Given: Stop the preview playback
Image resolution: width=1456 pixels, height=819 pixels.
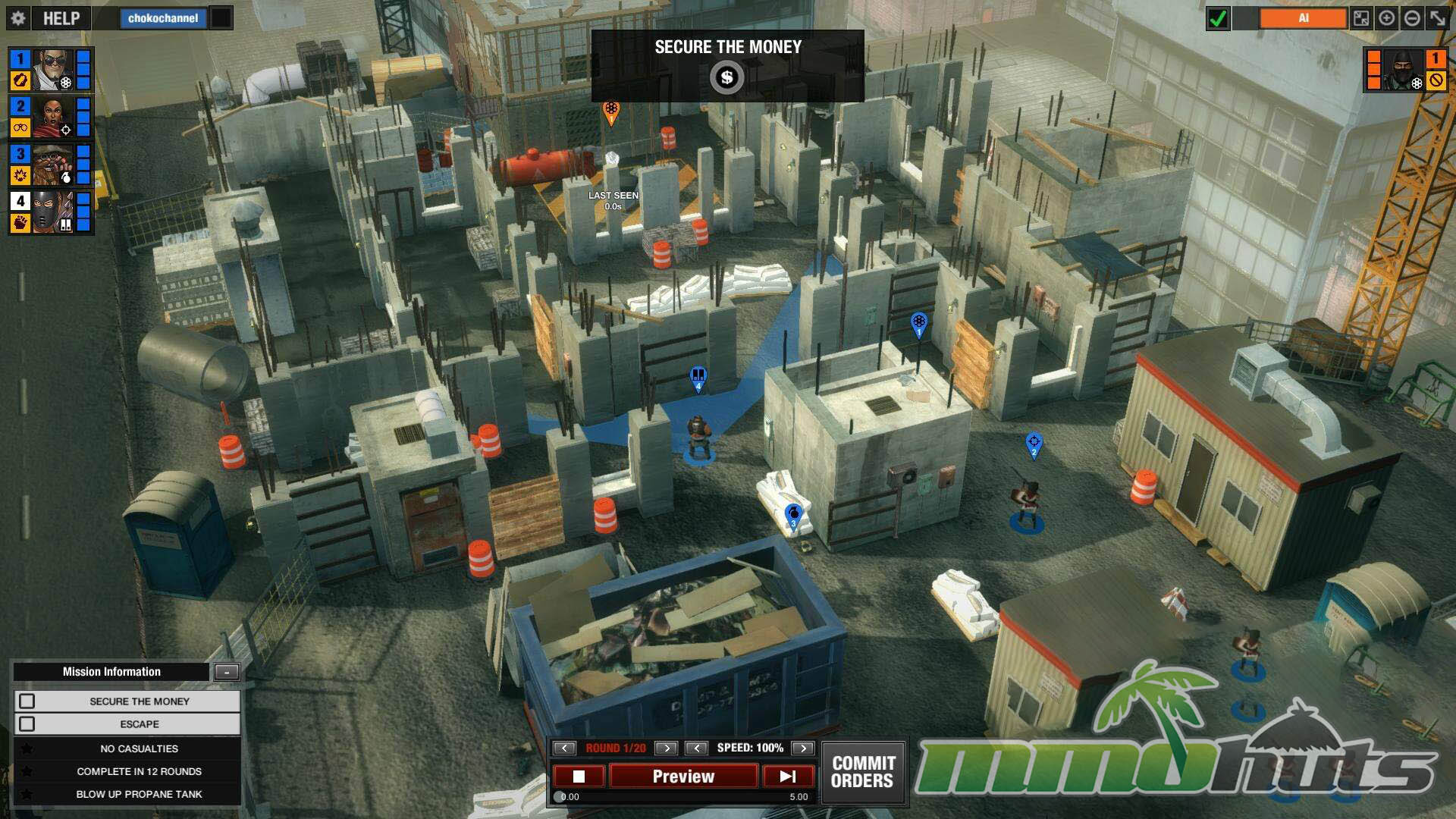Looking at the screenshot, I should (x=579, y=777).
